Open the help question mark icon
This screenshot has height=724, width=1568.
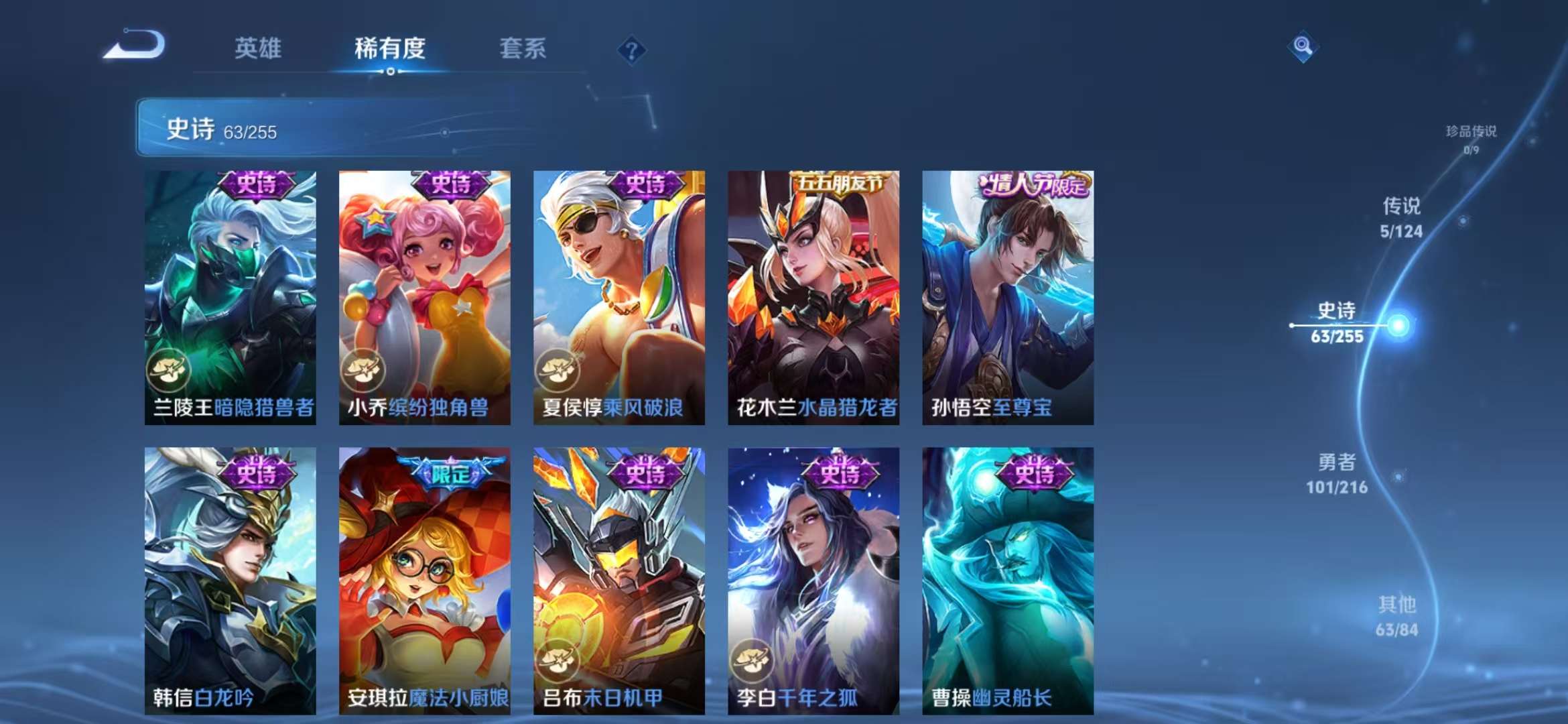[x=631, y=49]
